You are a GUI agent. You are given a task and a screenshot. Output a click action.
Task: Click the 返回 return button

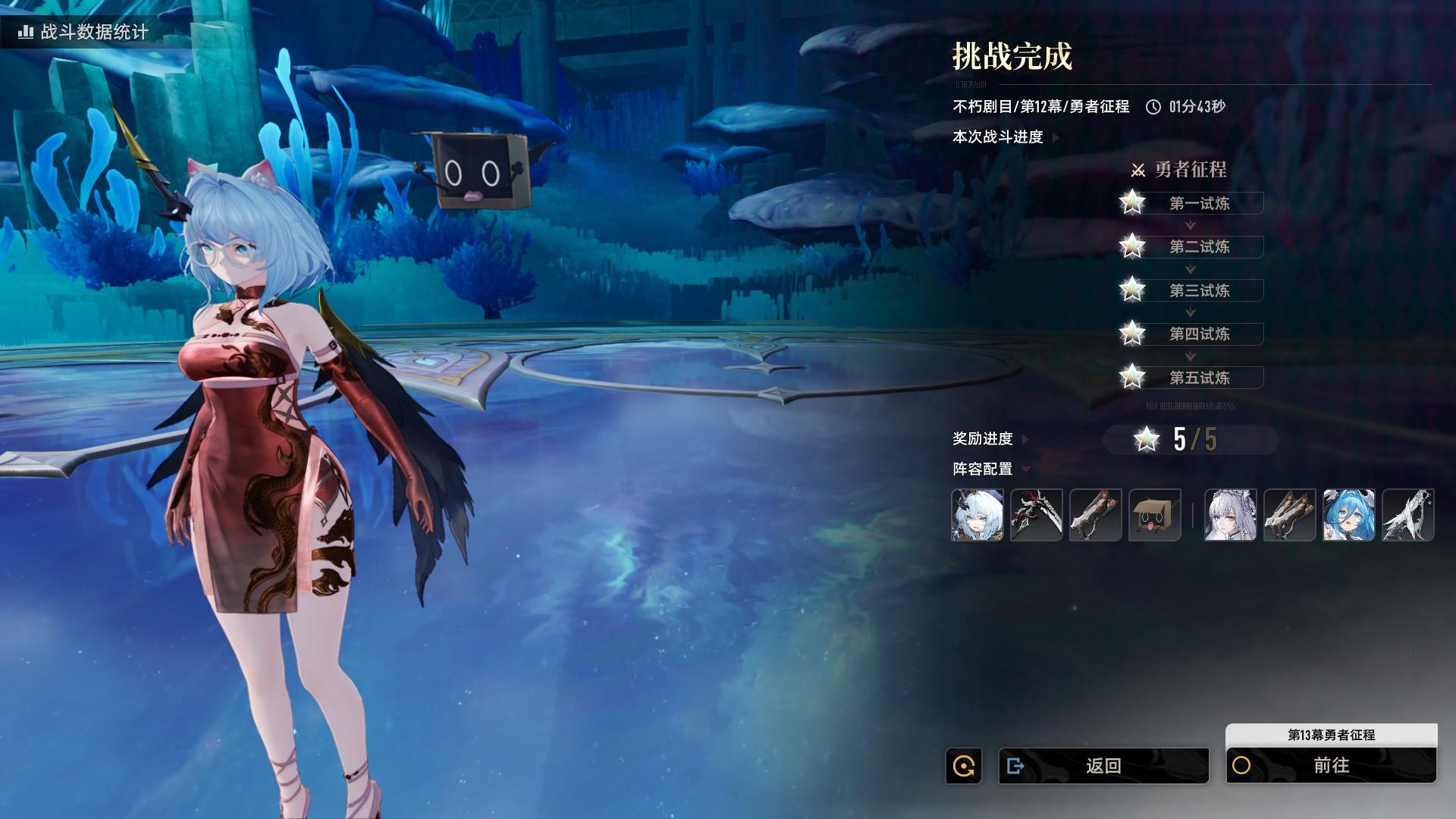(x=1103, y=766)
